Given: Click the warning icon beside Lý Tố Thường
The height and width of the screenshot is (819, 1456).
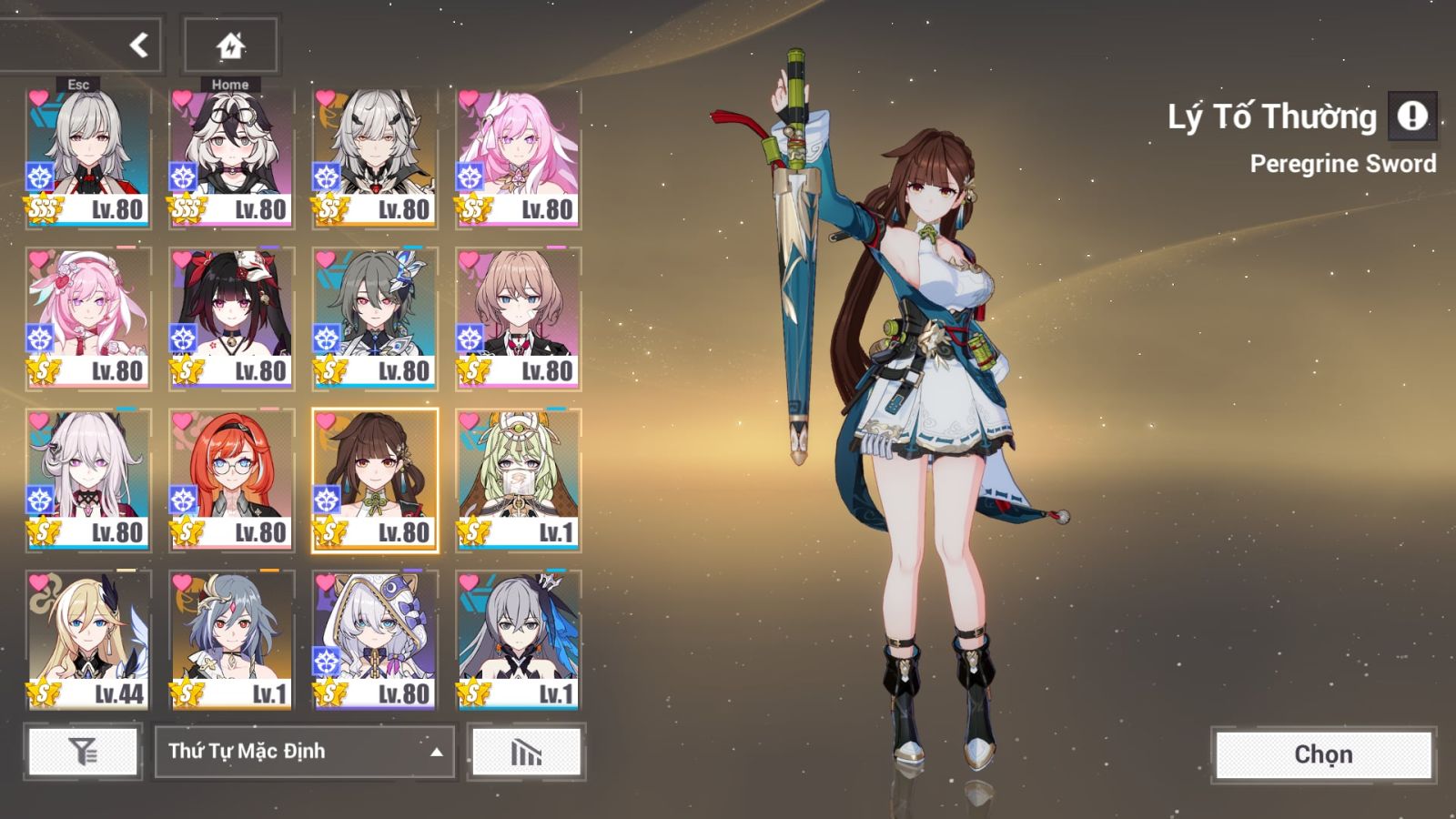Looking at the screenshot, I should (1412, 116).
